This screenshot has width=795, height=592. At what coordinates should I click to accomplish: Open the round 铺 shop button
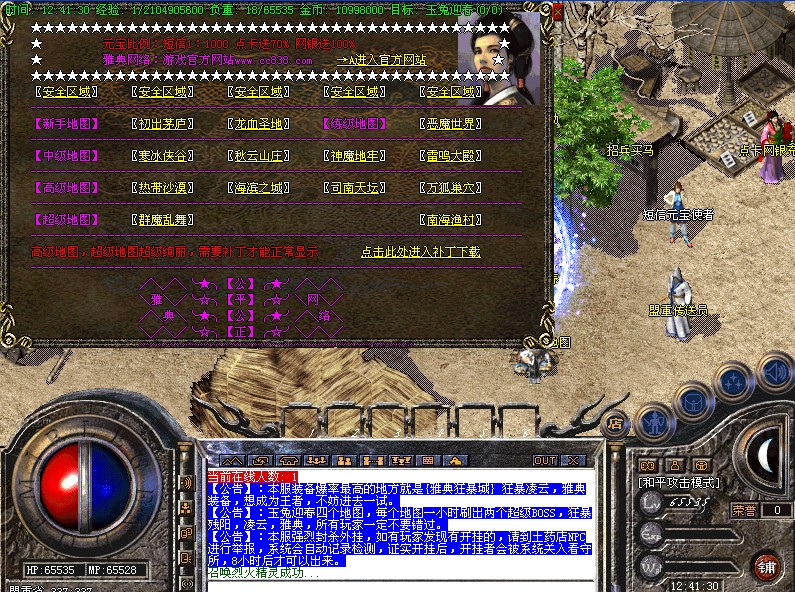point(766,565)
